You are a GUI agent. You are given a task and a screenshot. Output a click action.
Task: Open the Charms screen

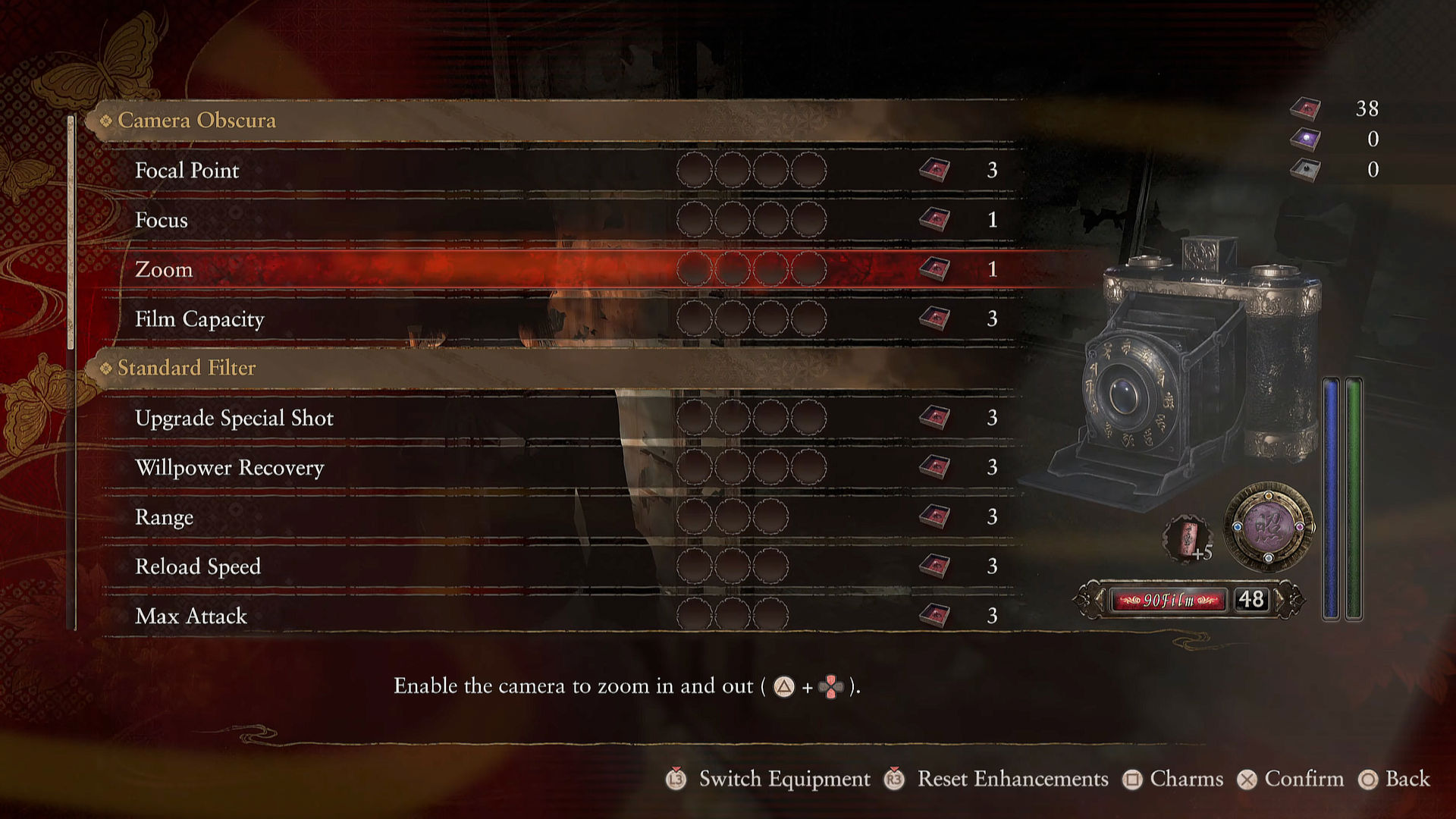1186,779
